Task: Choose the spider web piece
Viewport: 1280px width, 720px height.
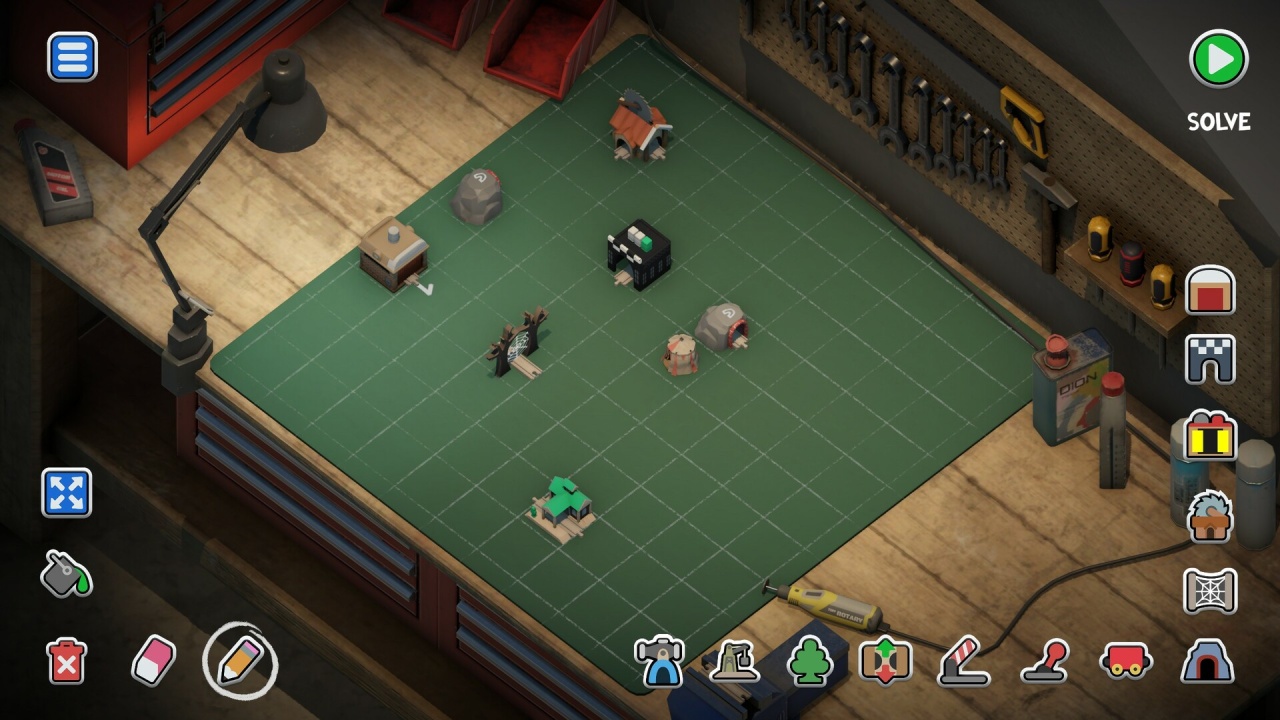Action: click(1210, 590)
